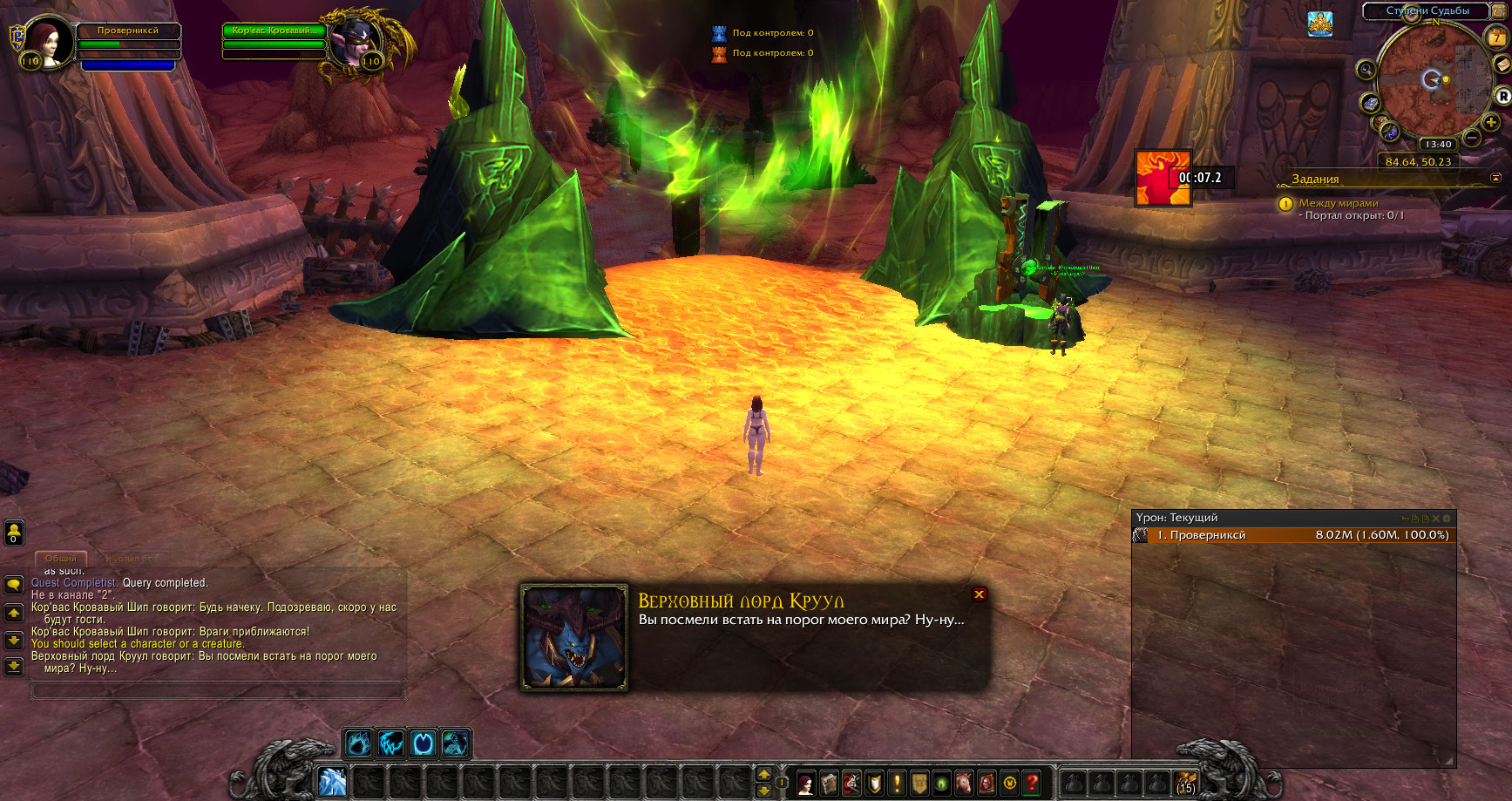The height and width of the screenshot is (801, 1512).
Task: Select the Между мирами quest in tracker
Action: point(1339,203)
